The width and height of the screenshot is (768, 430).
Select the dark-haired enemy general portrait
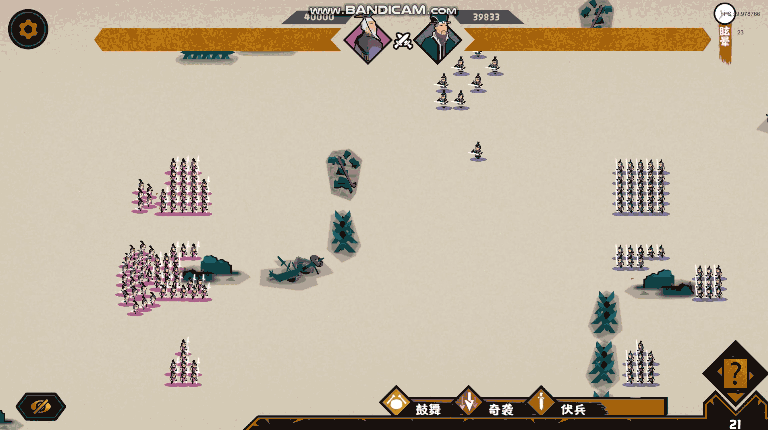(x=437, y=39)
